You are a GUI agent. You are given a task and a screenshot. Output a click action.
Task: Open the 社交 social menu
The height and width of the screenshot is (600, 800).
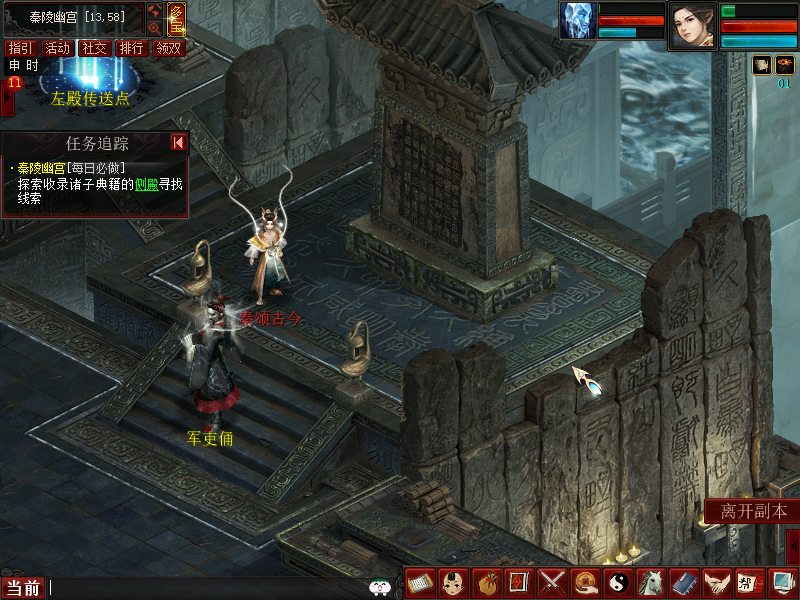[x=94, y=48]
